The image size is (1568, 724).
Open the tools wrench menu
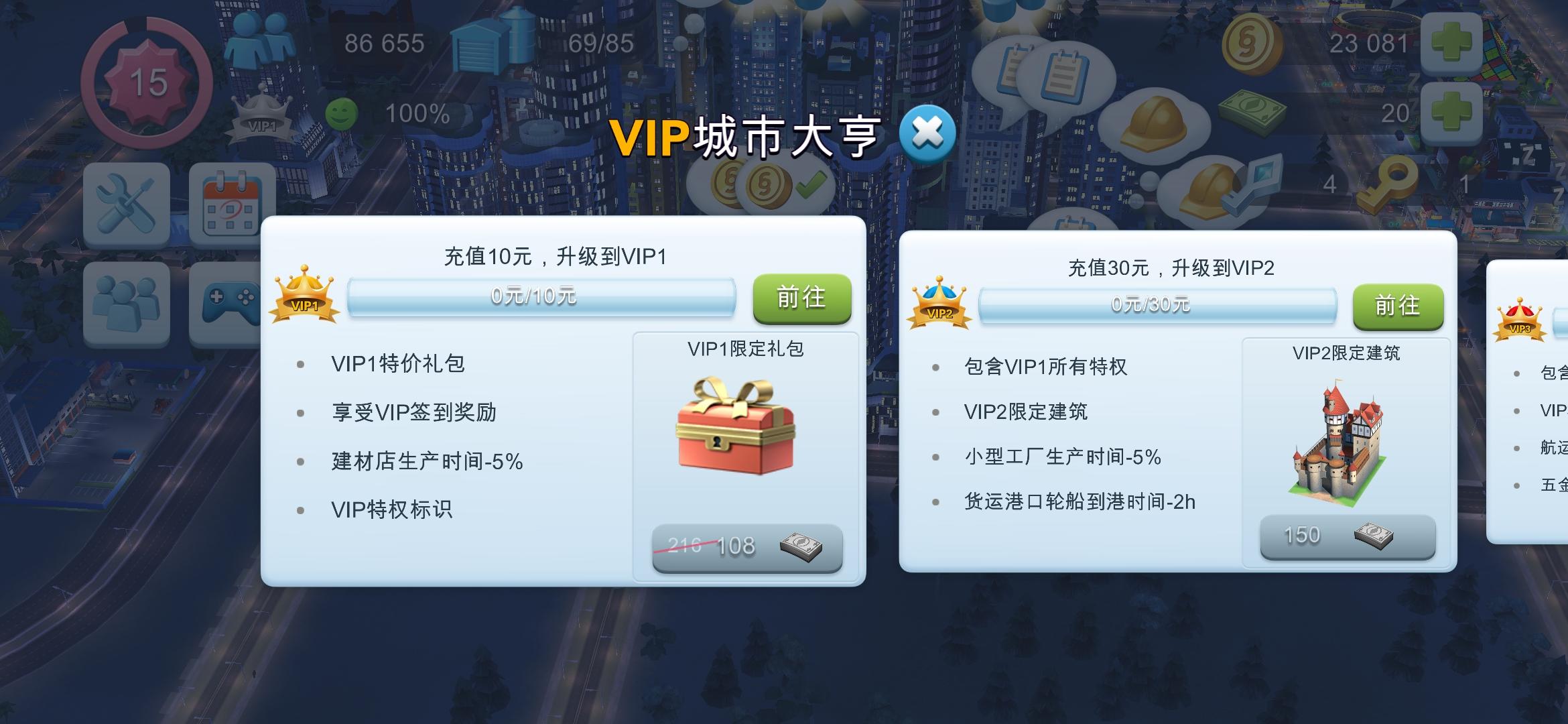click(x=125, y=203)
